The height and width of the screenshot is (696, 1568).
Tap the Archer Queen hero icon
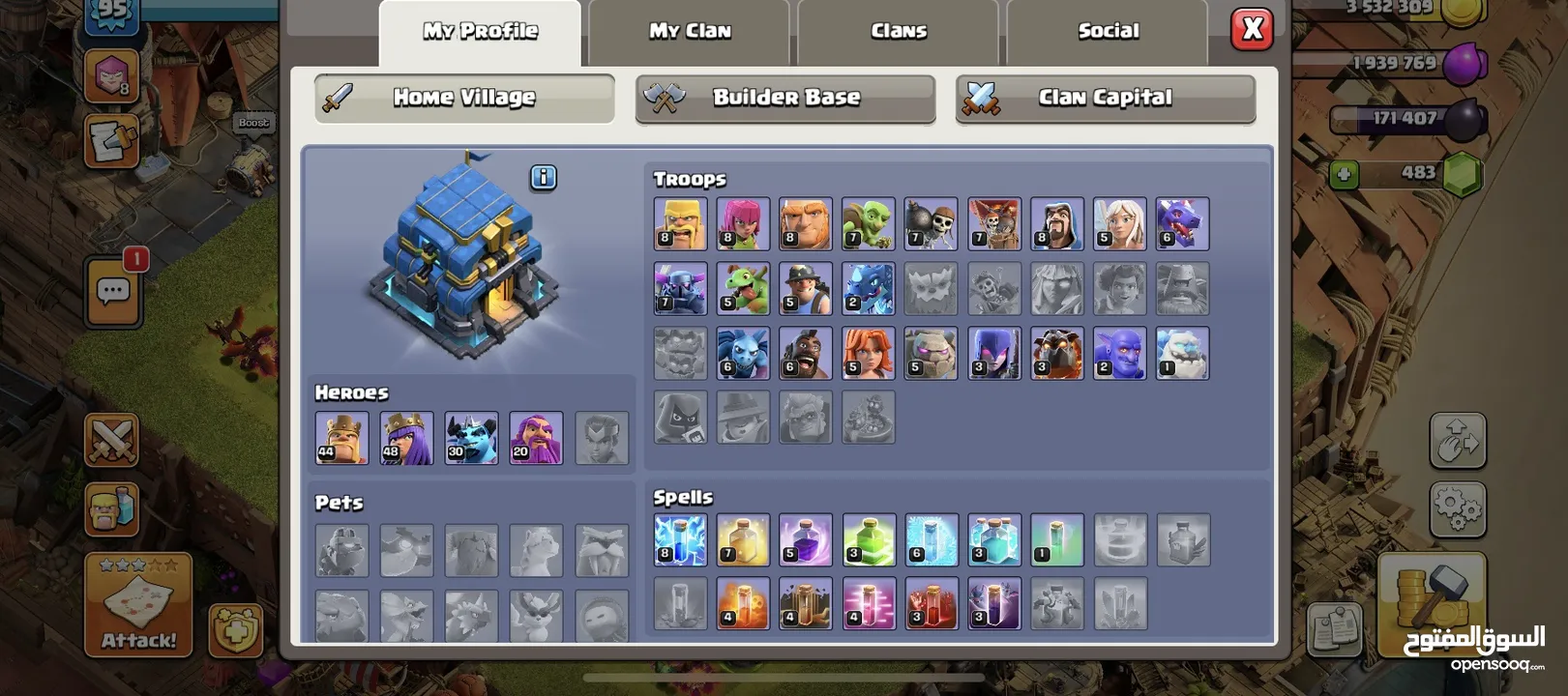406,438
